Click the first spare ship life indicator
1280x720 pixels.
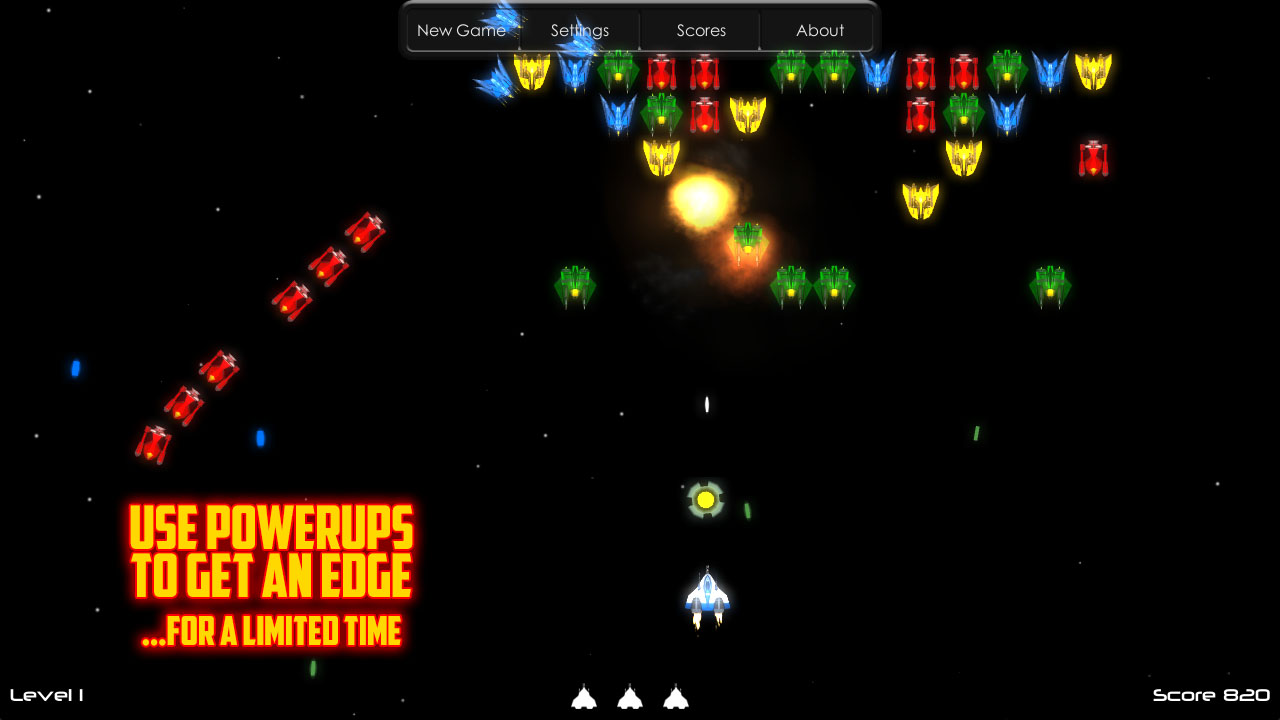(x=584, y=698)
